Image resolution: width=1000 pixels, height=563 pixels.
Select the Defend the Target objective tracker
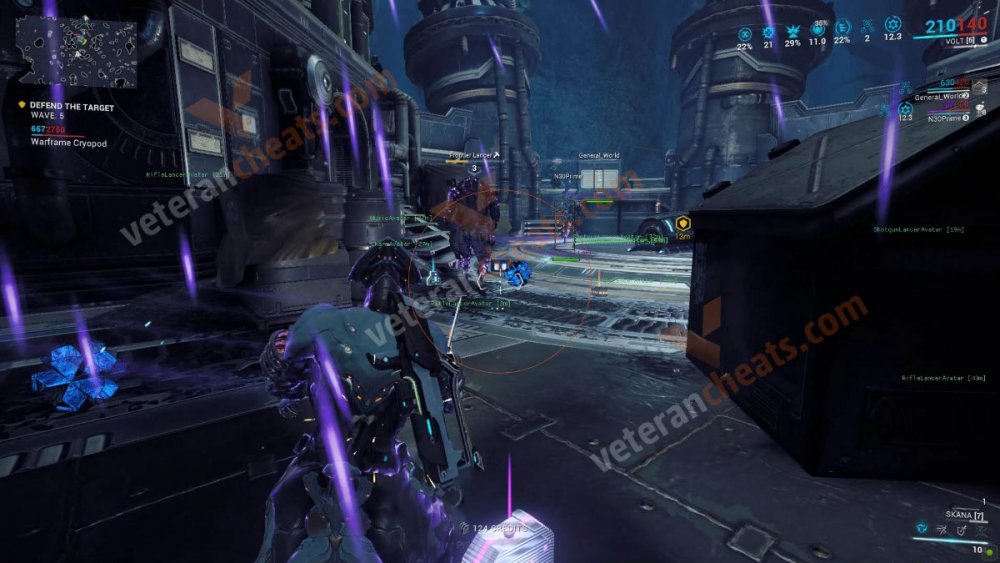72,106
